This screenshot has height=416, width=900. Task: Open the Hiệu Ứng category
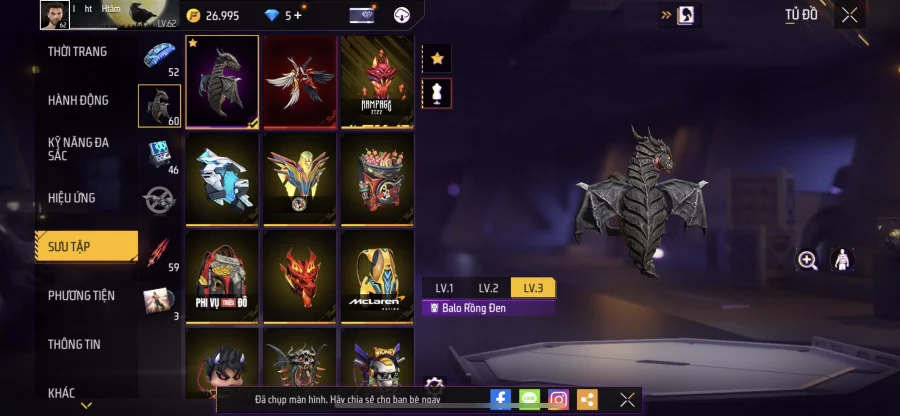(x=72, y=198)
